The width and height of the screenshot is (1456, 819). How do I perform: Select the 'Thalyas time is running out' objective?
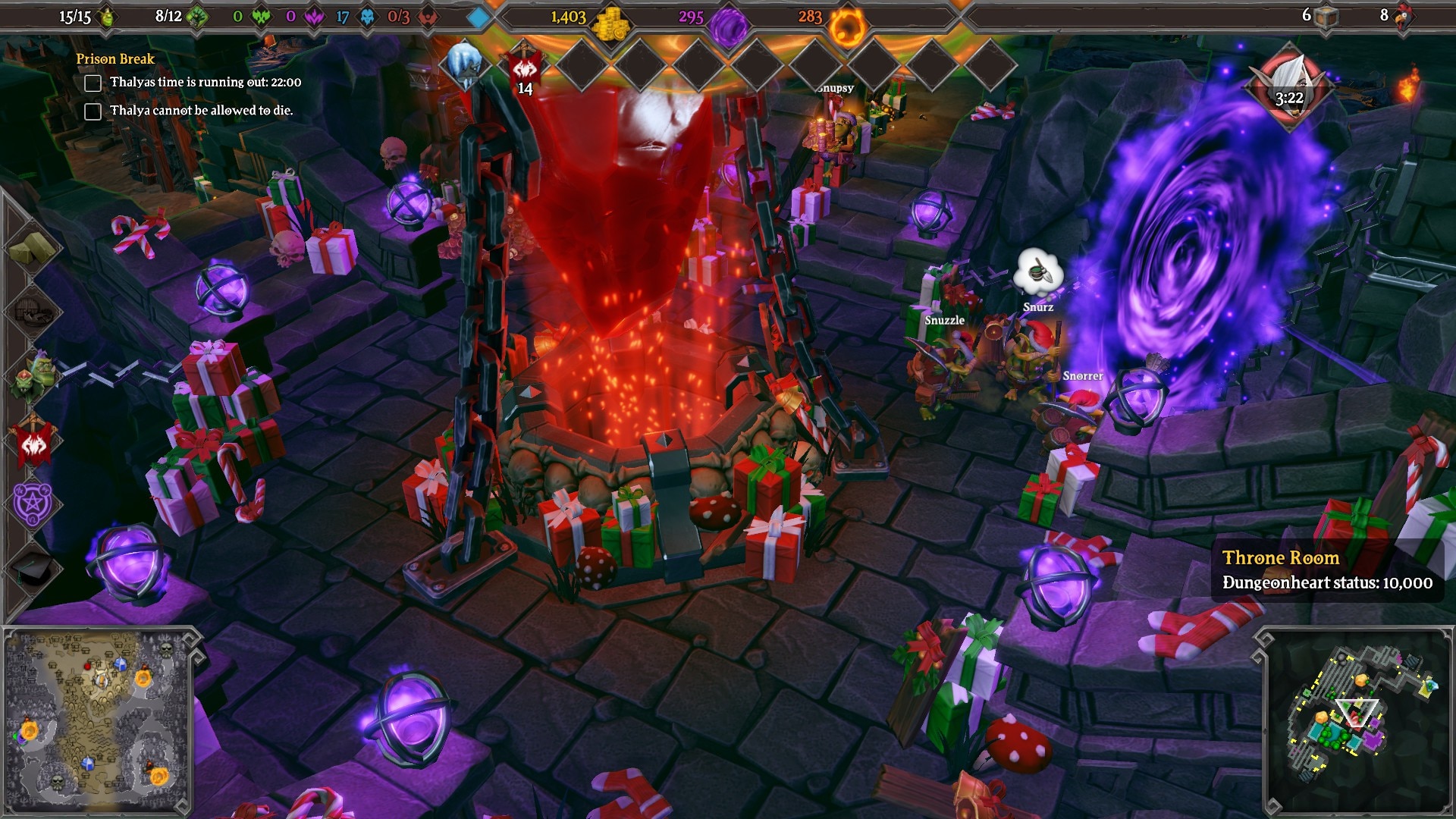click(205, 82)
